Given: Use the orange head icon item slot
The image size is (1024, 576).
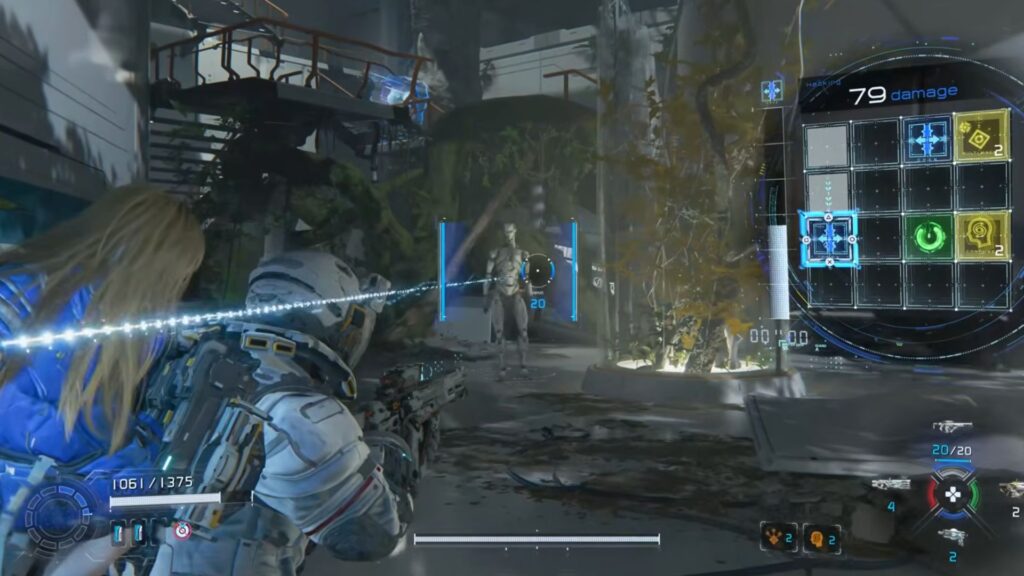Looking at the screenshot, I should pyautogui.click(x=820, y=537).
